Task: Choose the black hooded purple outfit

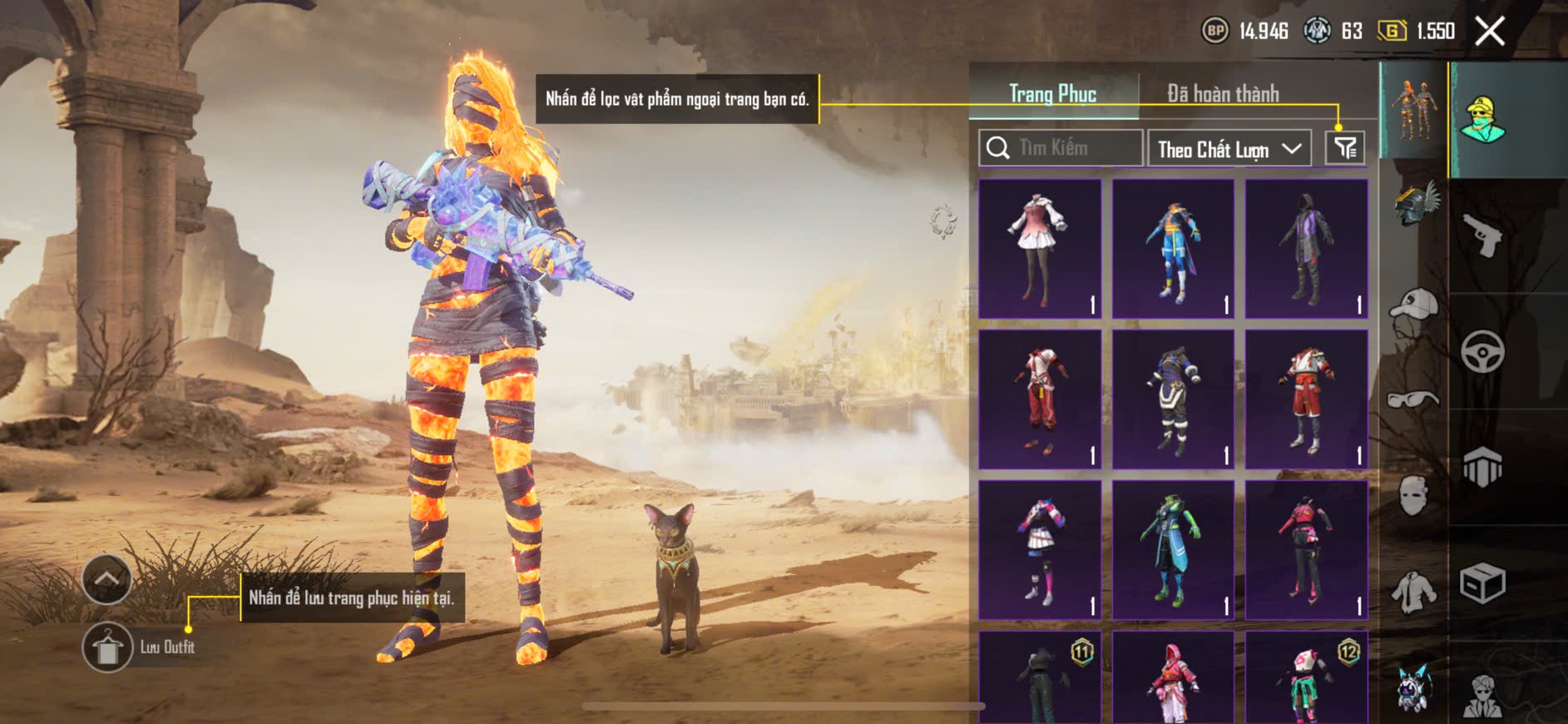Action: 1306,249
